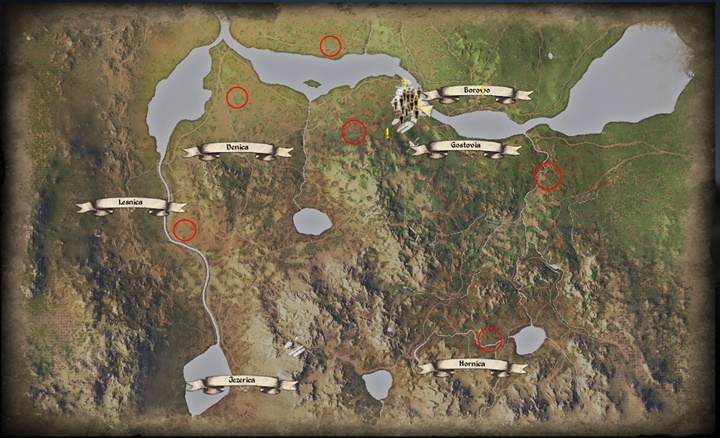Select the Gostovia village banner

coord(465,147)
